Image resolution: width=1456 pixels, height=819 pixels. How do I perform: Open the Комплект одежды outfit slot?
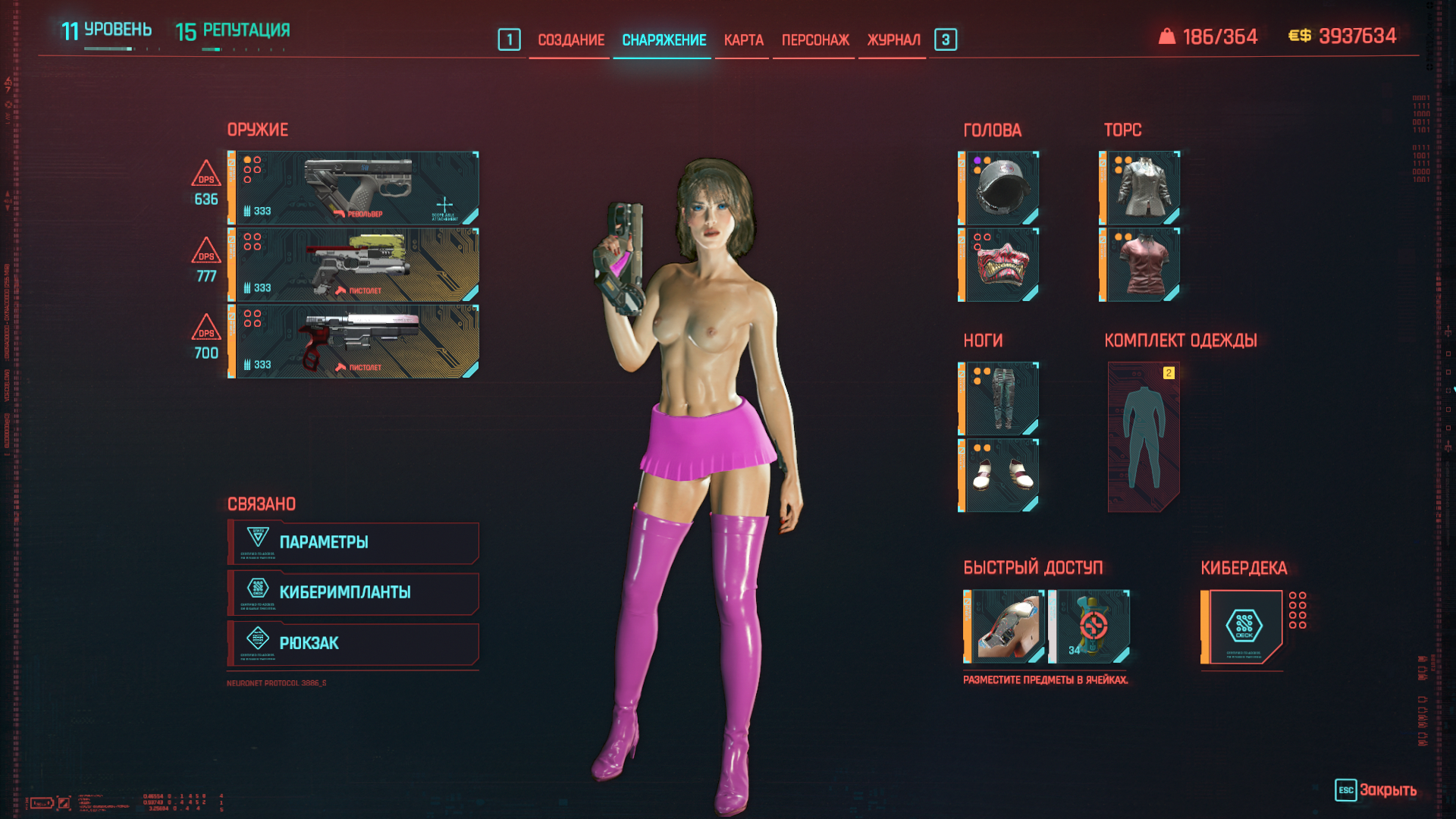(x=1144, y=437)
